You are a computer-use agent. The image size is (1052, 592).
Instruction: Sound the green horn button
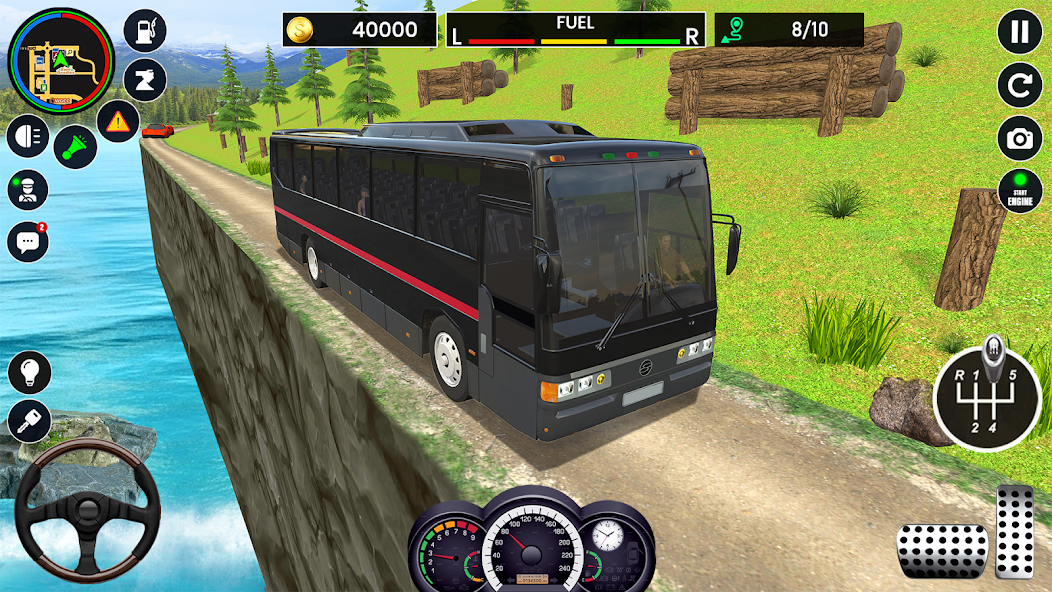pyautogui.click(x=74, y=146)
